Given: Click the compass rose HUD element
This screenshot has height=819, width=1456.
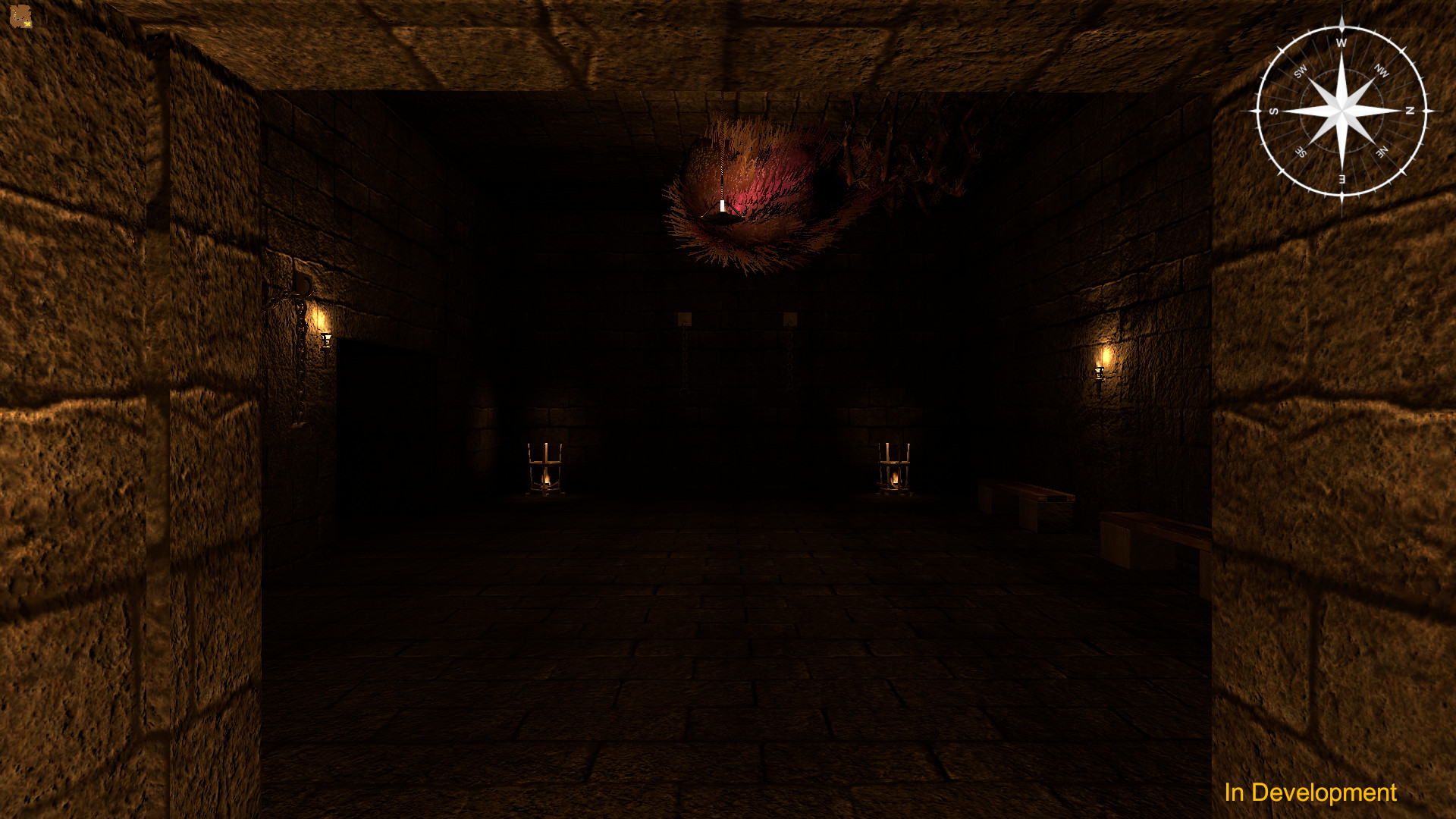Looking at the screenshot, I should [1343, 111].
